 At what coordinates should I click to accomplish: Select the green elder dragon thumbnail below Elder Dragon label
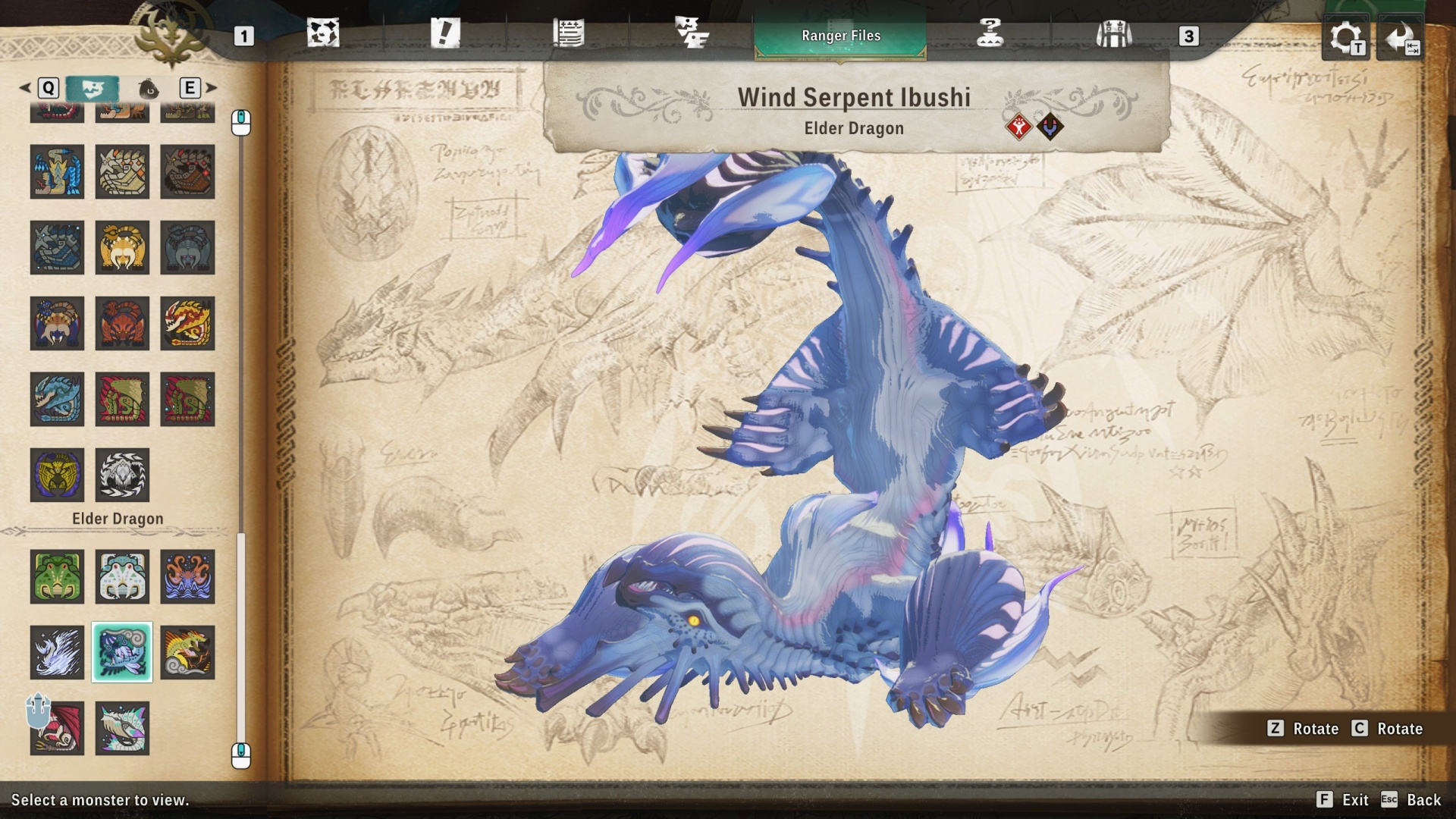click(57, 576)
